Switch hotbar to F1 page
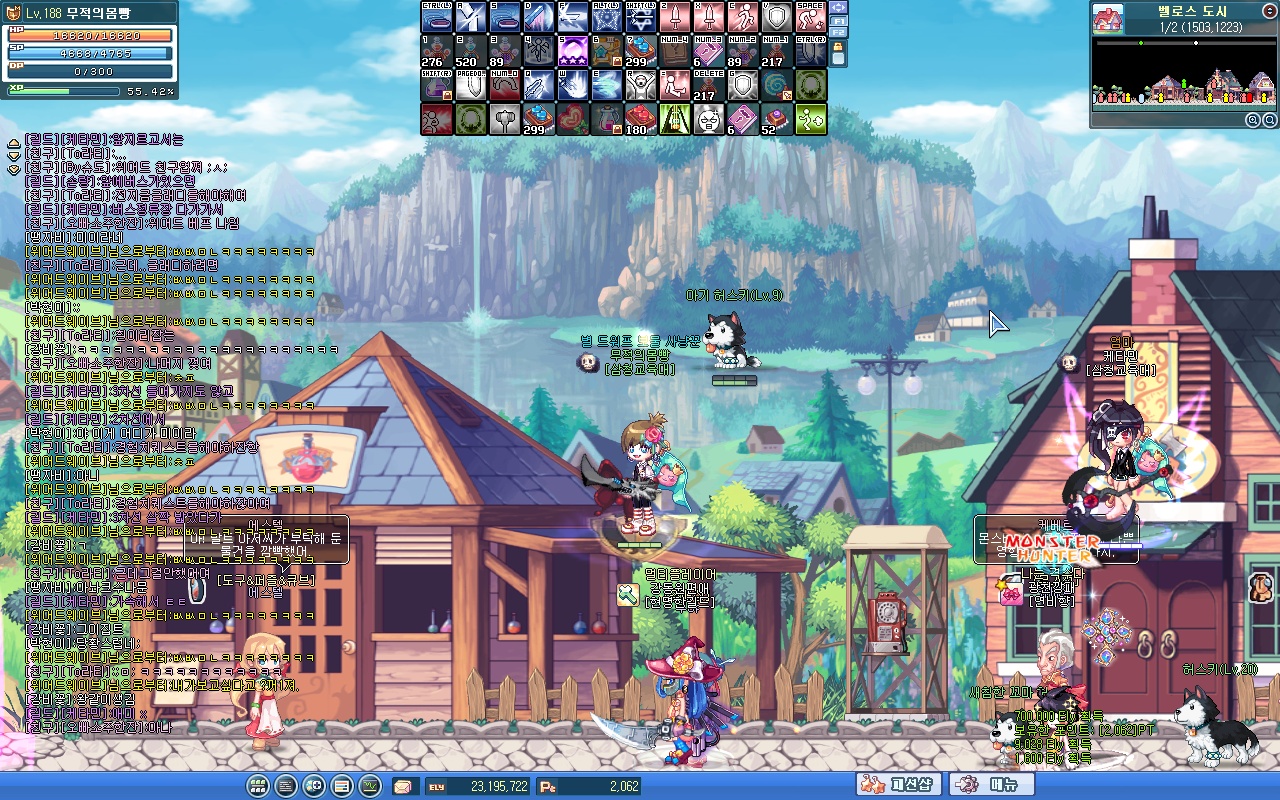Screen dimensions: 1280x800 tap(839, 20)
